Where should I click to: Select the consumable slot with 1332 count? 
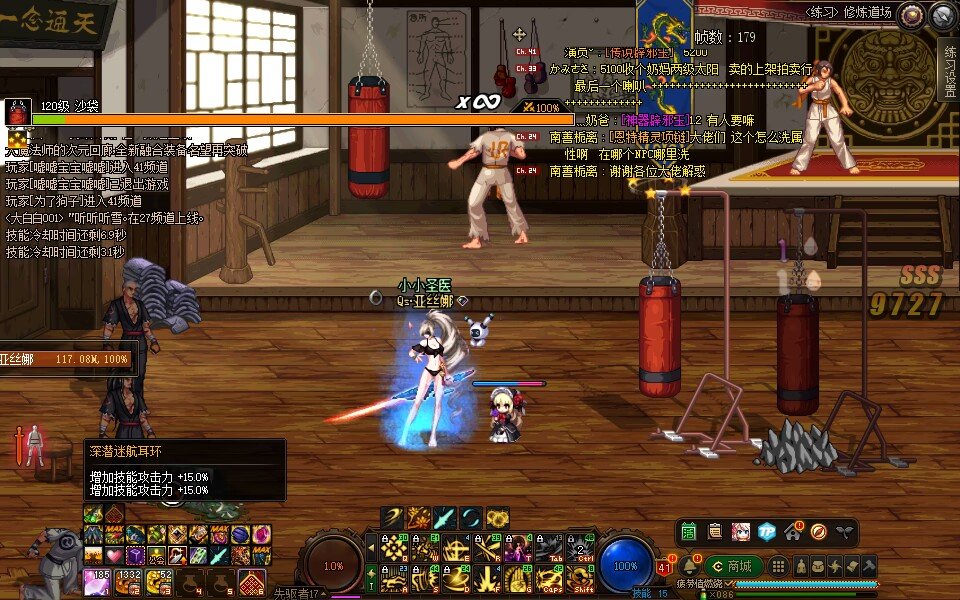point(127,580)
